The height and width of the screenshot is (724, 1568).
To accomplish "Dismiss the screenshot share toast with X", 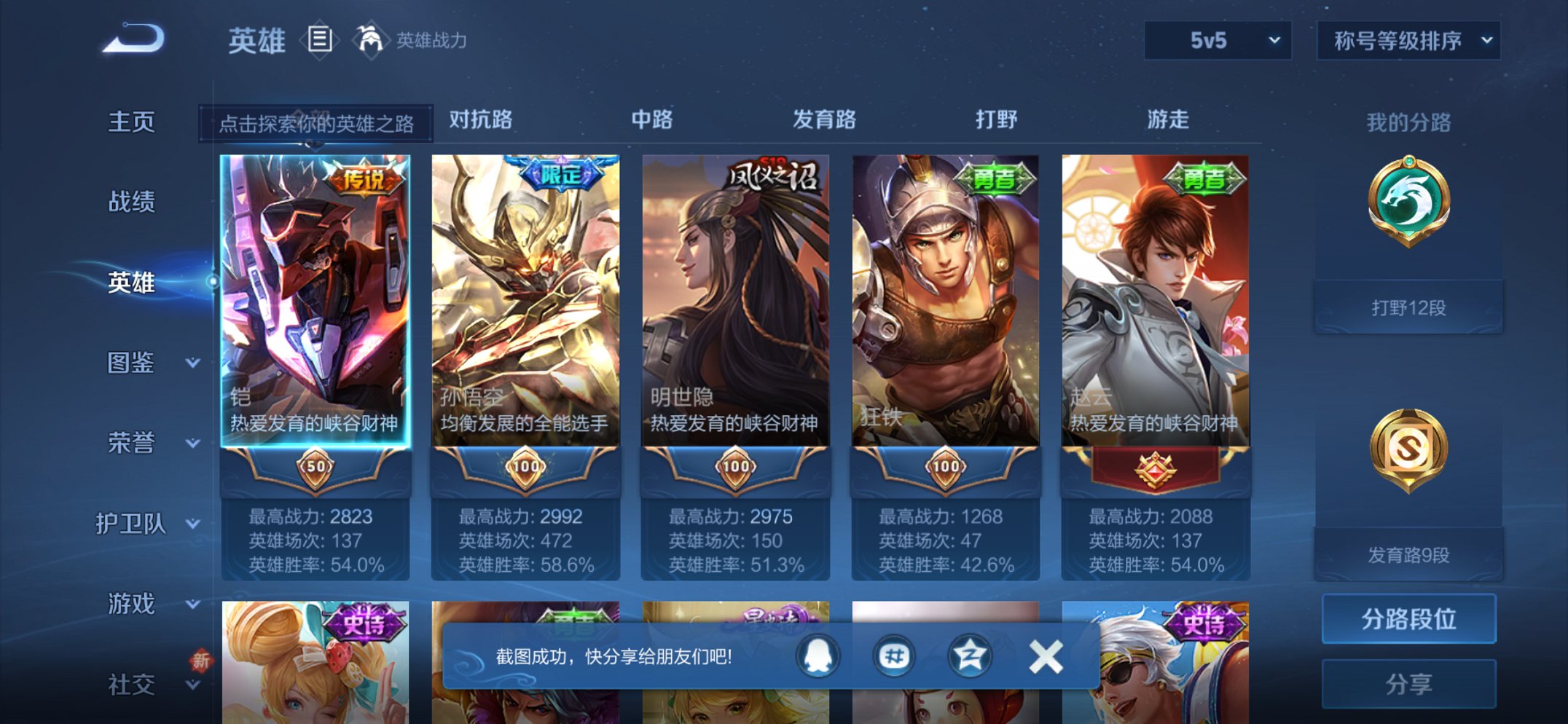I will tap(1045, 655).
